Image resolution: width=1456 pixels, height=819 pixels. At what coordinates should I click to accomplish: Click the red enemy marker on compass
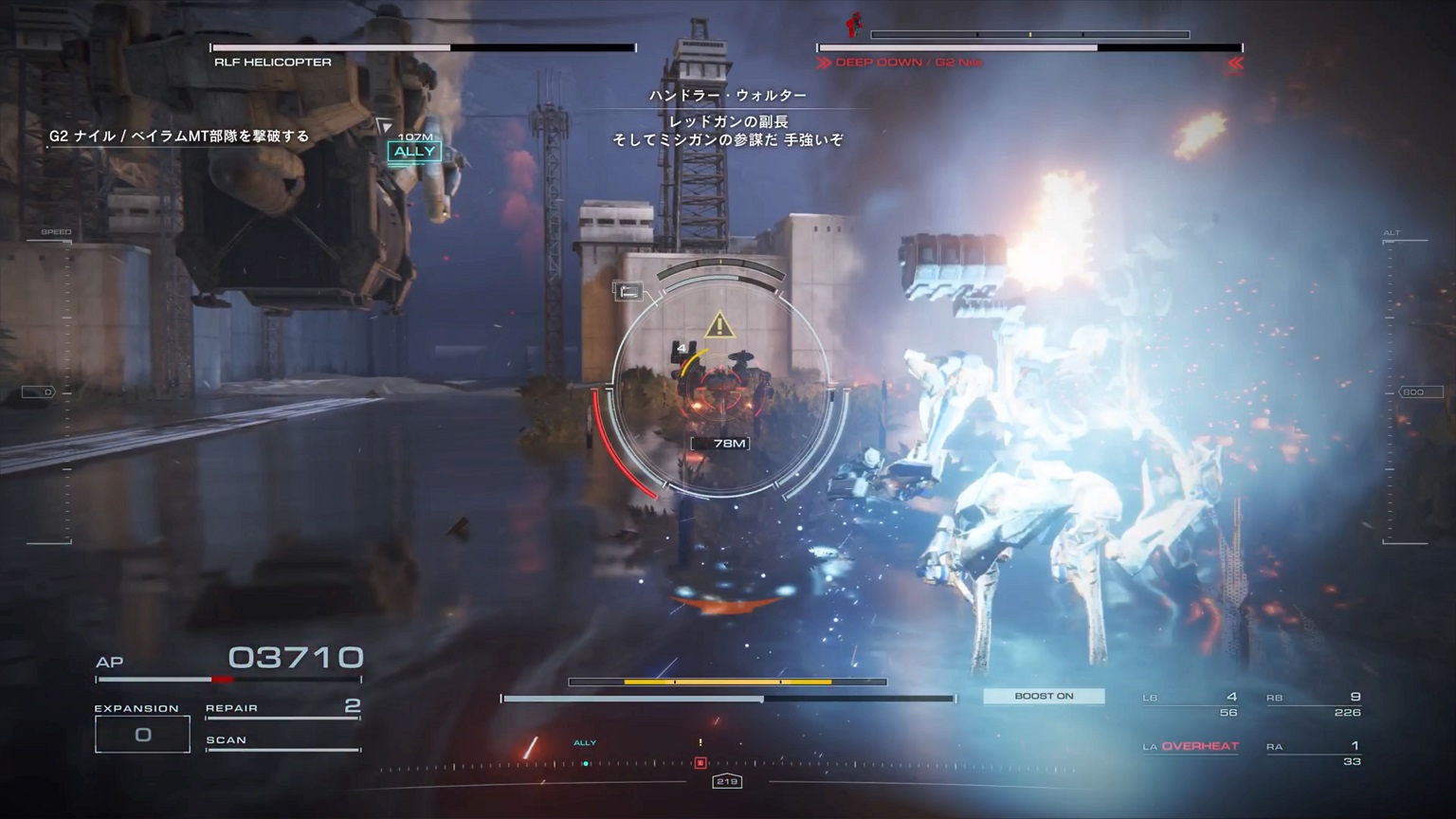[x=701, y=762]
